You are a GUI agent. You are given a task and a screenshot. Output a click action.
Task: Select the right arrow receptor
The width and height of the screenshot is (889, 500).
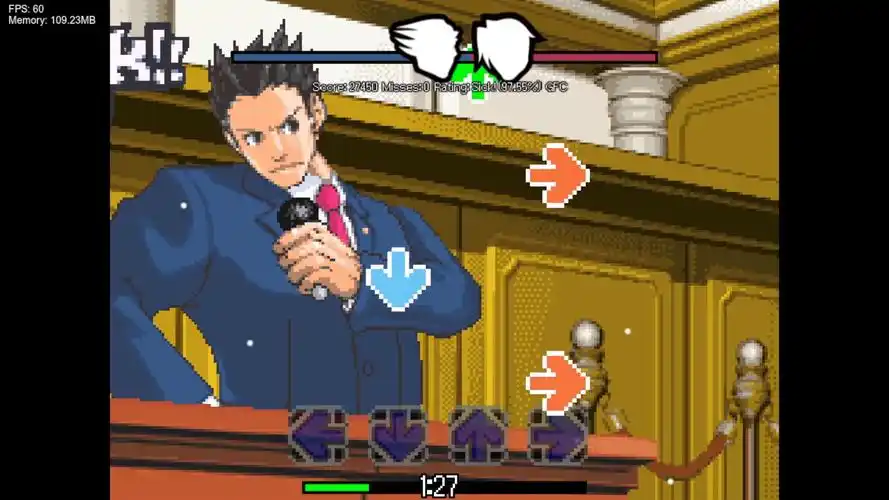[558, 435]
